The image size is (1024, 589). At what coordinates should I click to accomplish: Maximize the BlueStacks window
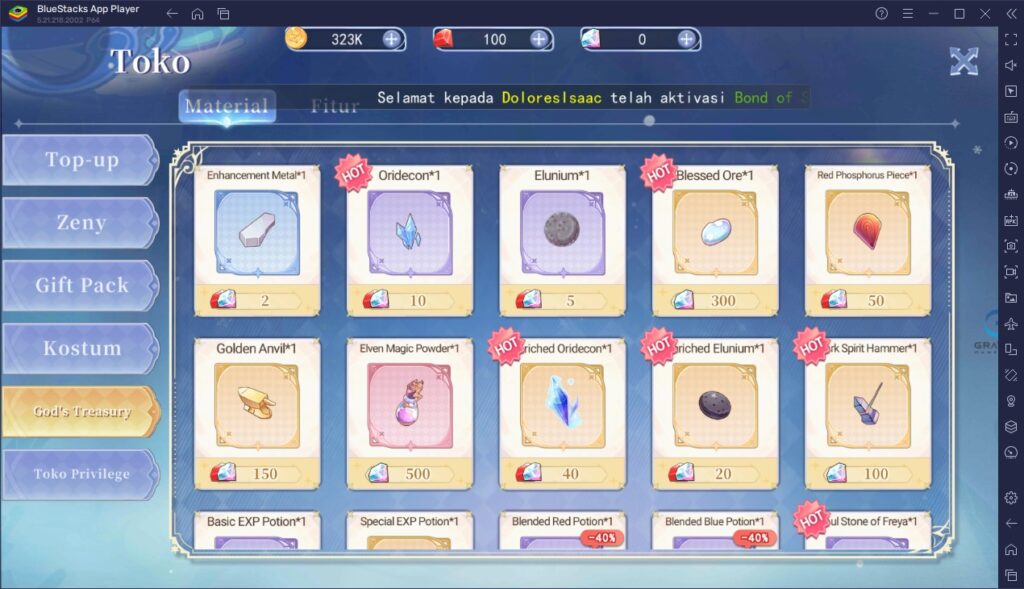pyautogui.click(x=959, y=14)
